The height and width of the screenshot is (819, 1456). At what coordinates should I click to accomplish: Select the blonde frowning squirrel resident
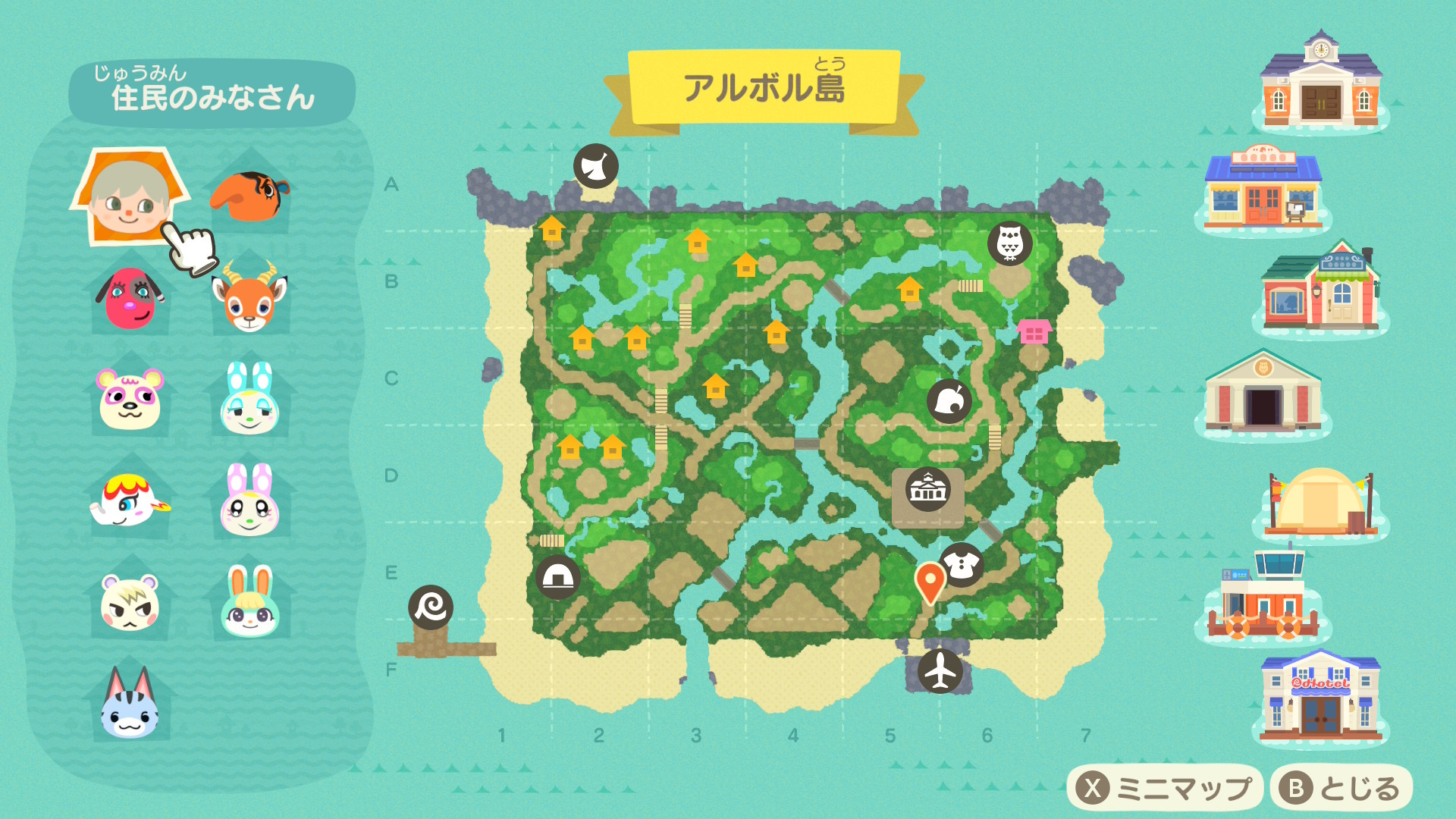(x=130, y=603)
